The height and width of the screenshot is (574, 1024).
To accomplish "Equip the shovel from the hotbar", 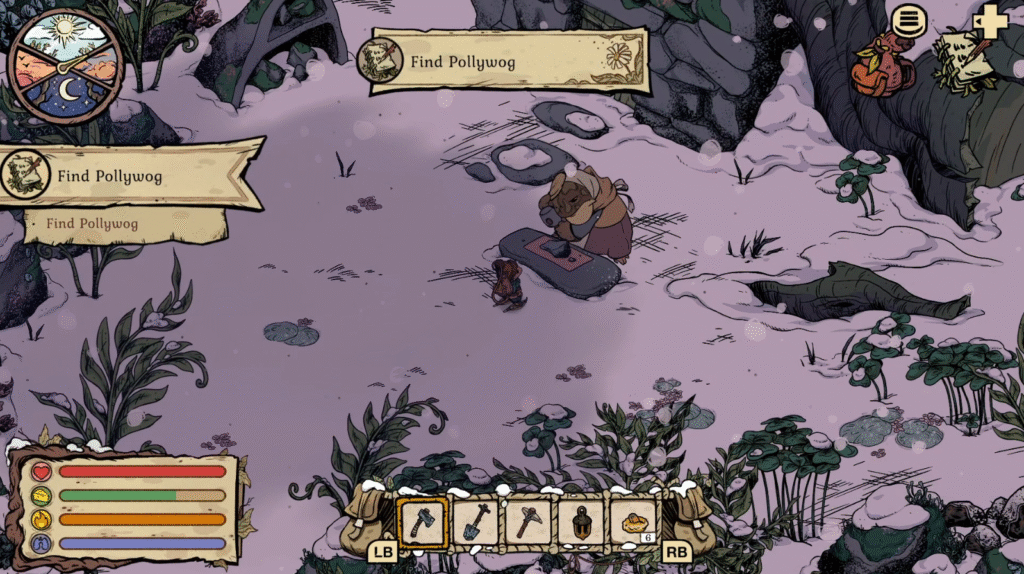I will (475, 522).
